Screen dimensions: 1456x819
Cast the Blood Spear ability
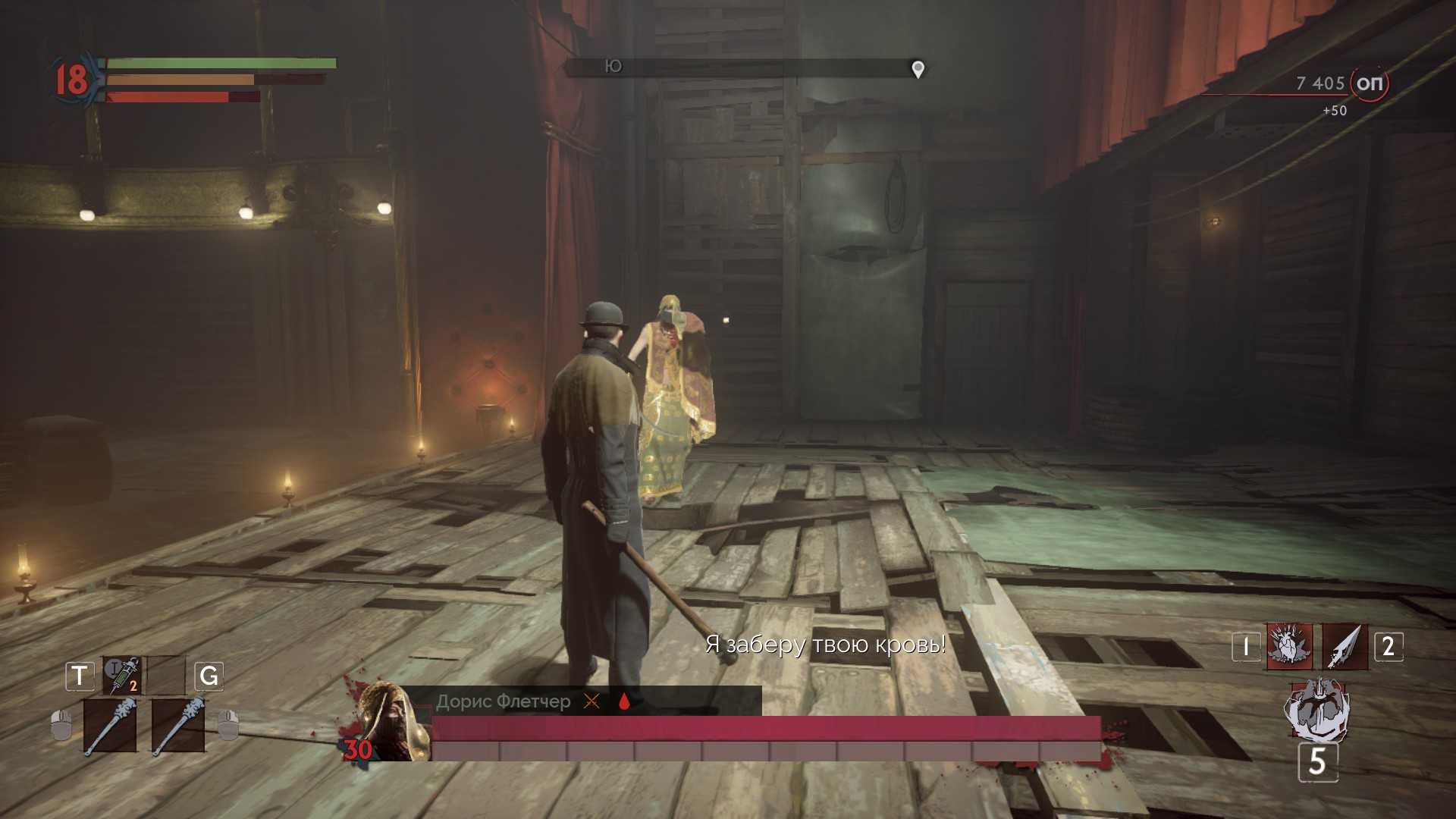click(1345, 647)
